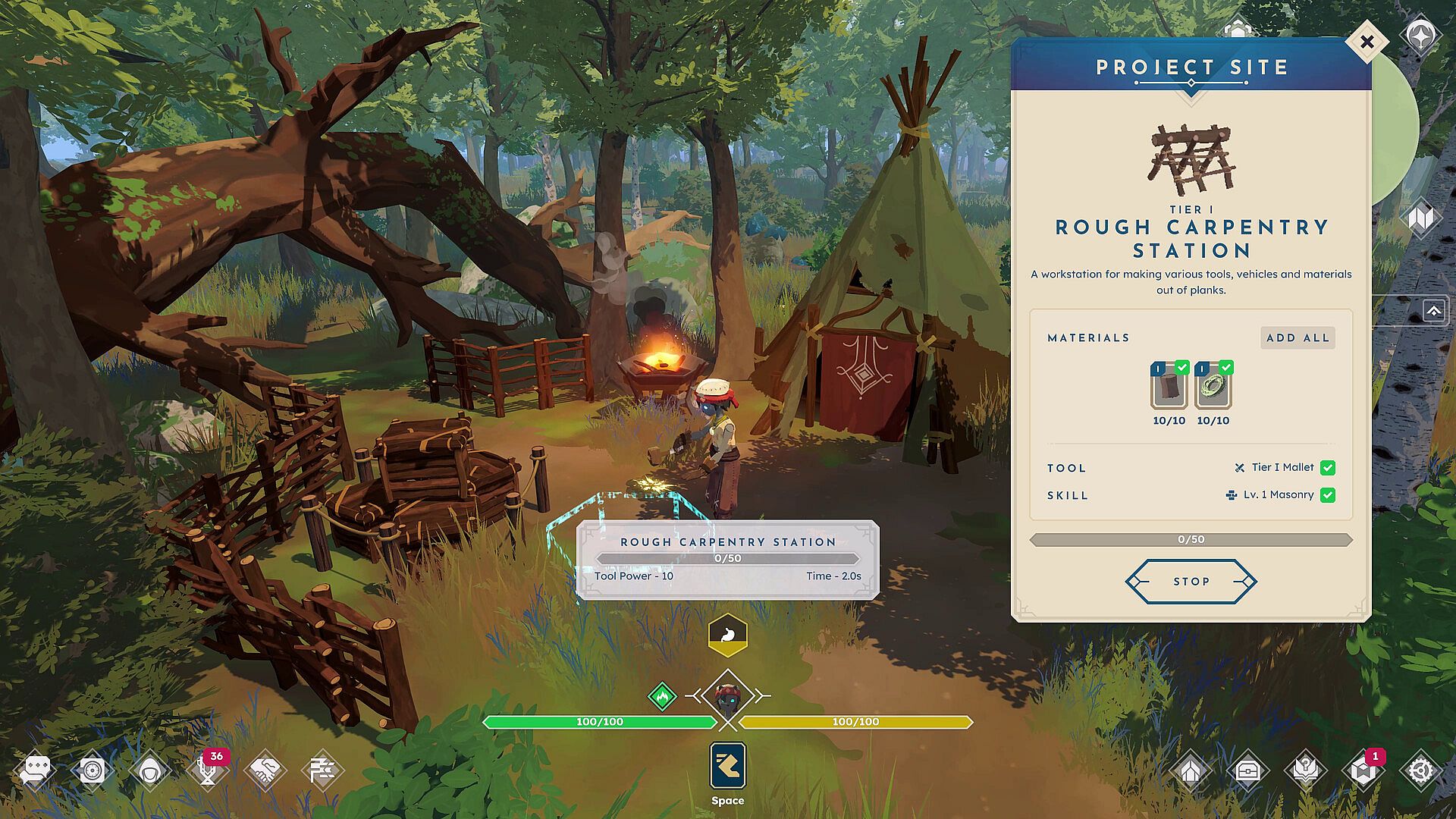Close the Project Site panel
This screenshot has height=819, width=1456.
(1367, 42)
